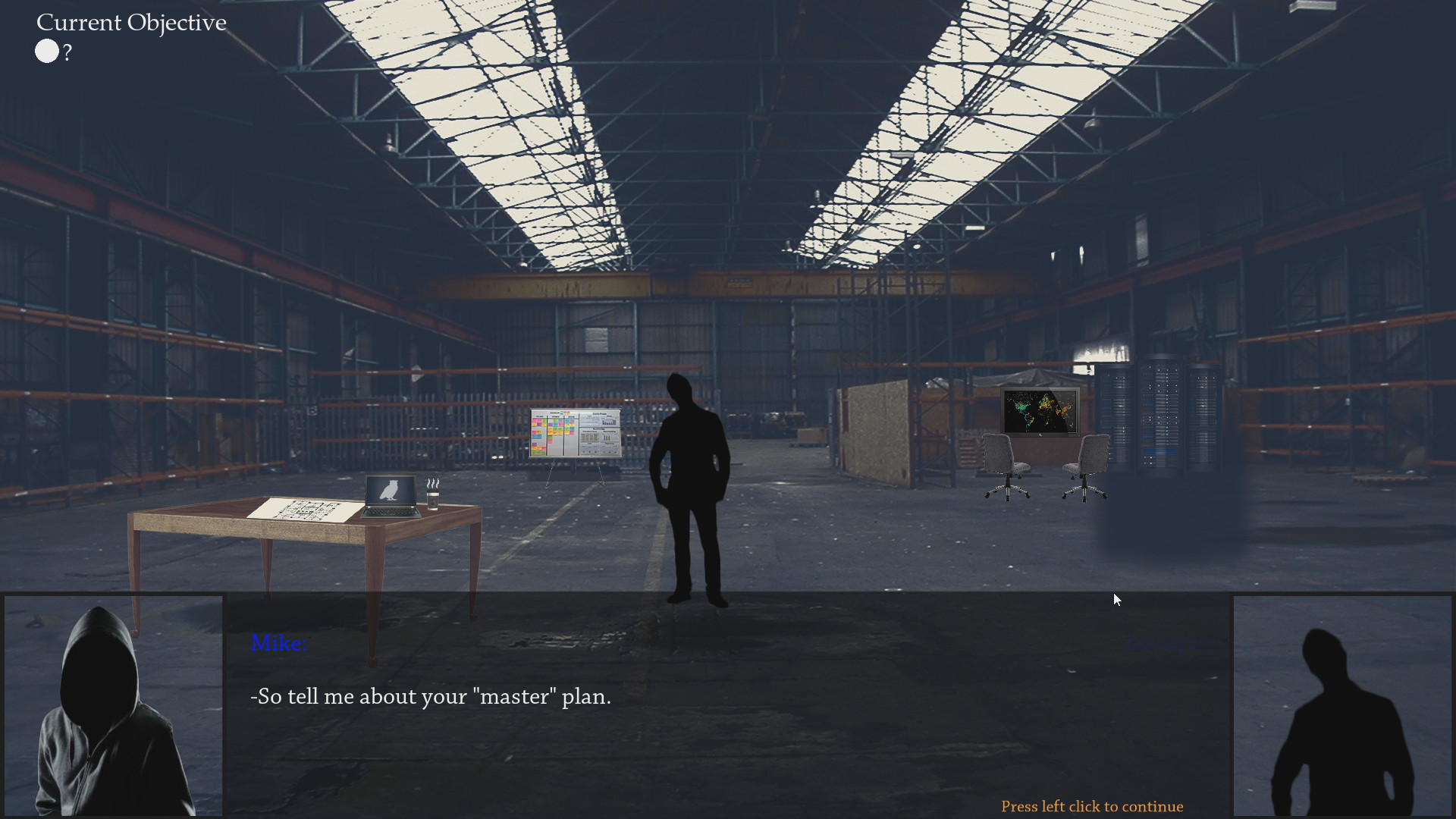The height and width of the screenshot is (819, 1456).
Task: Click the question mark objective entry
Action: click(x=67, y=52)
